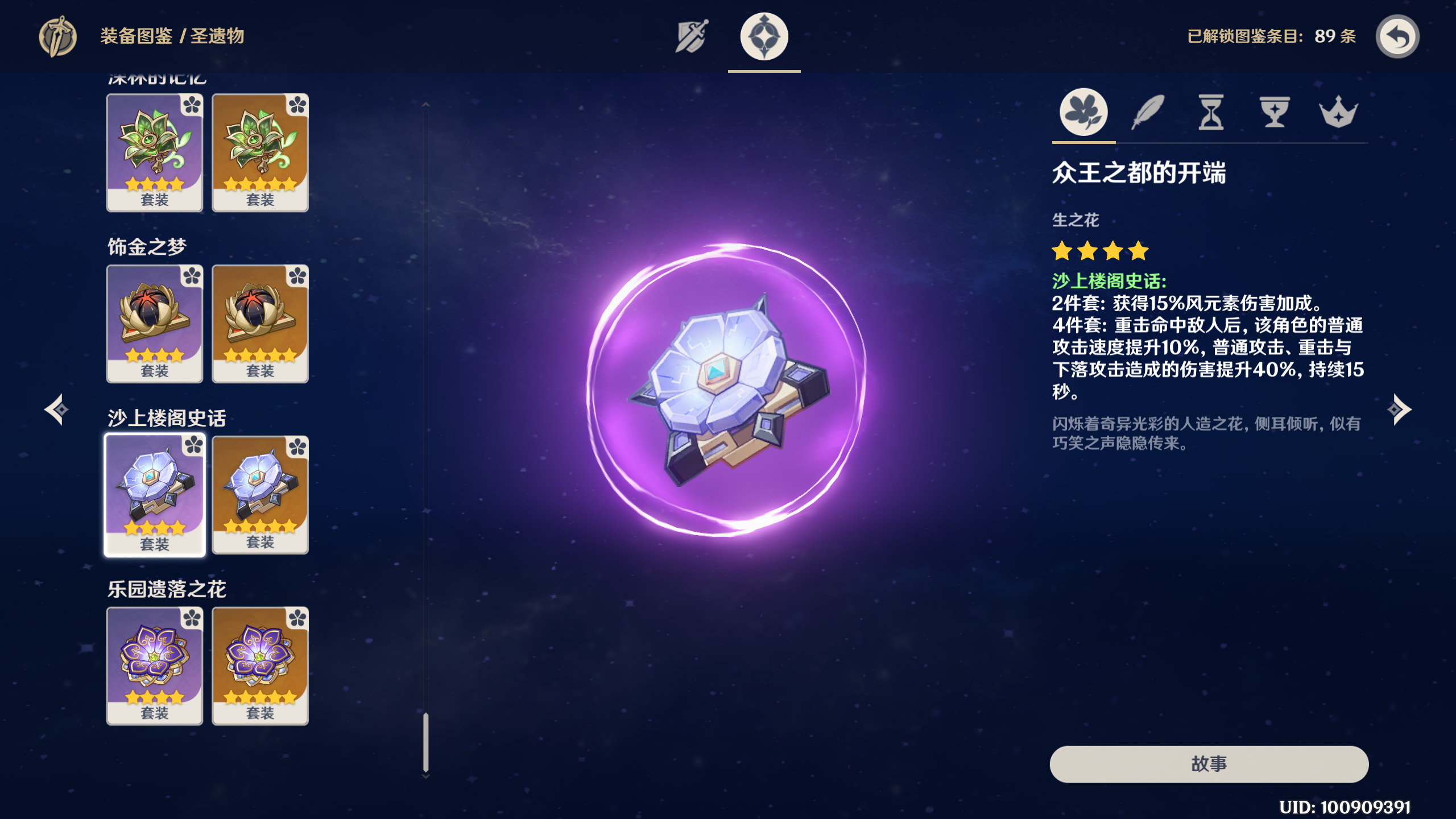Click the artifact list scrollbar handle
Image resolution: width=1456 pixels, height=819 pixels.
426,742
